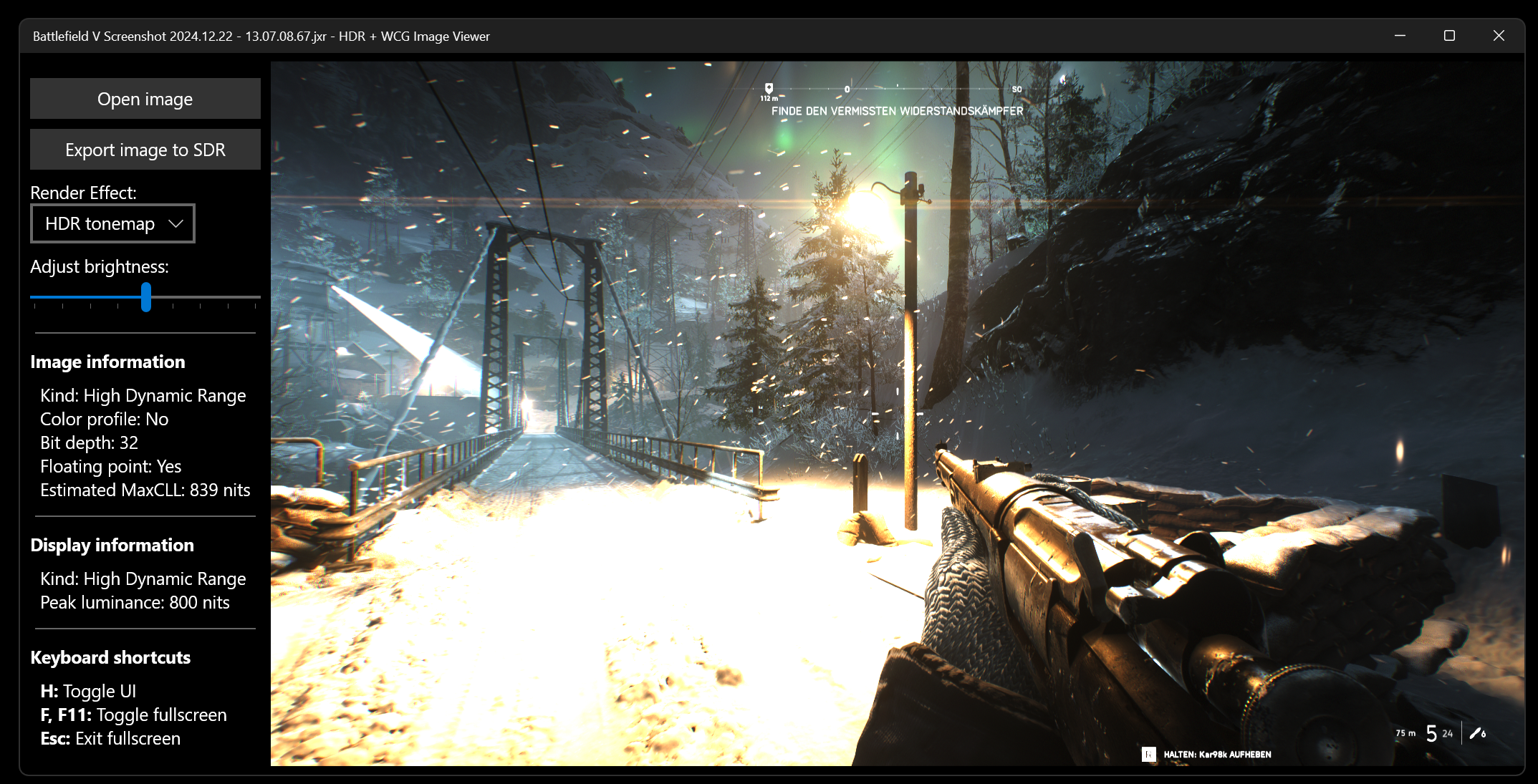The height and width of the screenshot is (784, 1538).
Task: Select the SO direction marker on the compass
Action: coord(1016,89)
